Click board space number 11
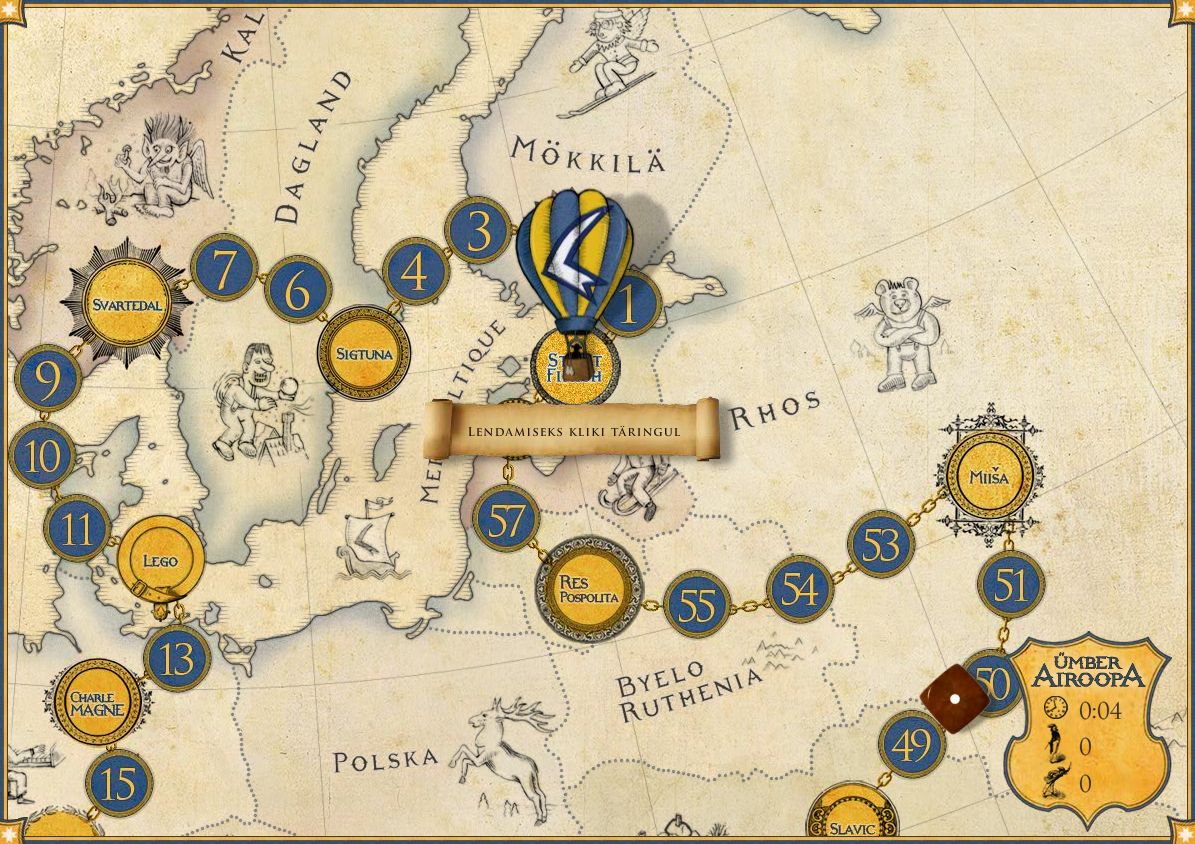 click(x=77, y=528)
